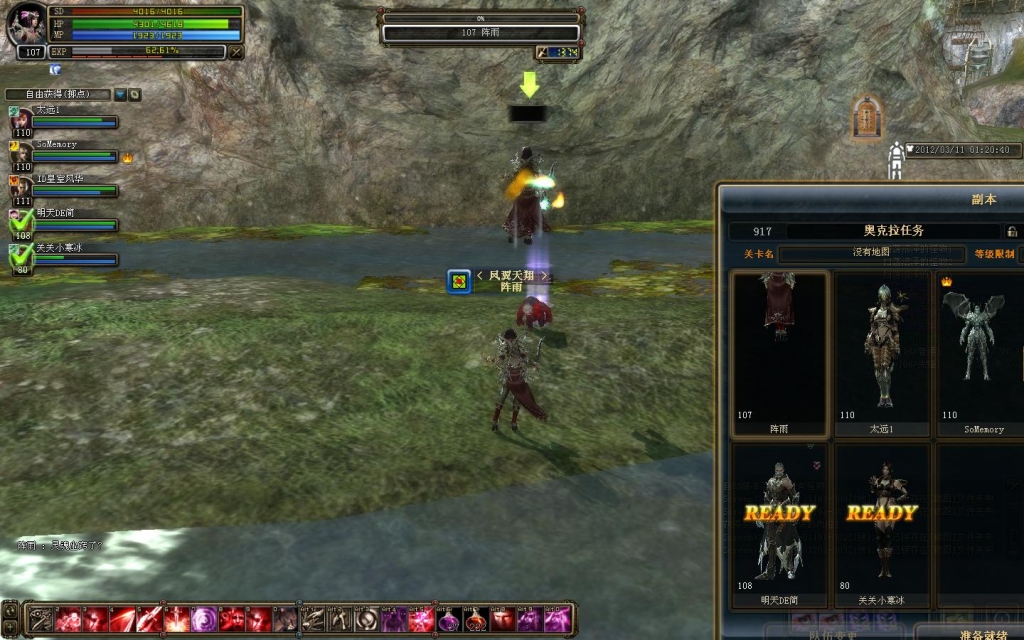Click the crossed-swords button beside the EXP bar
Image resolution: width=1024 pixels, height=640 pixels.
tap(236, 51)
